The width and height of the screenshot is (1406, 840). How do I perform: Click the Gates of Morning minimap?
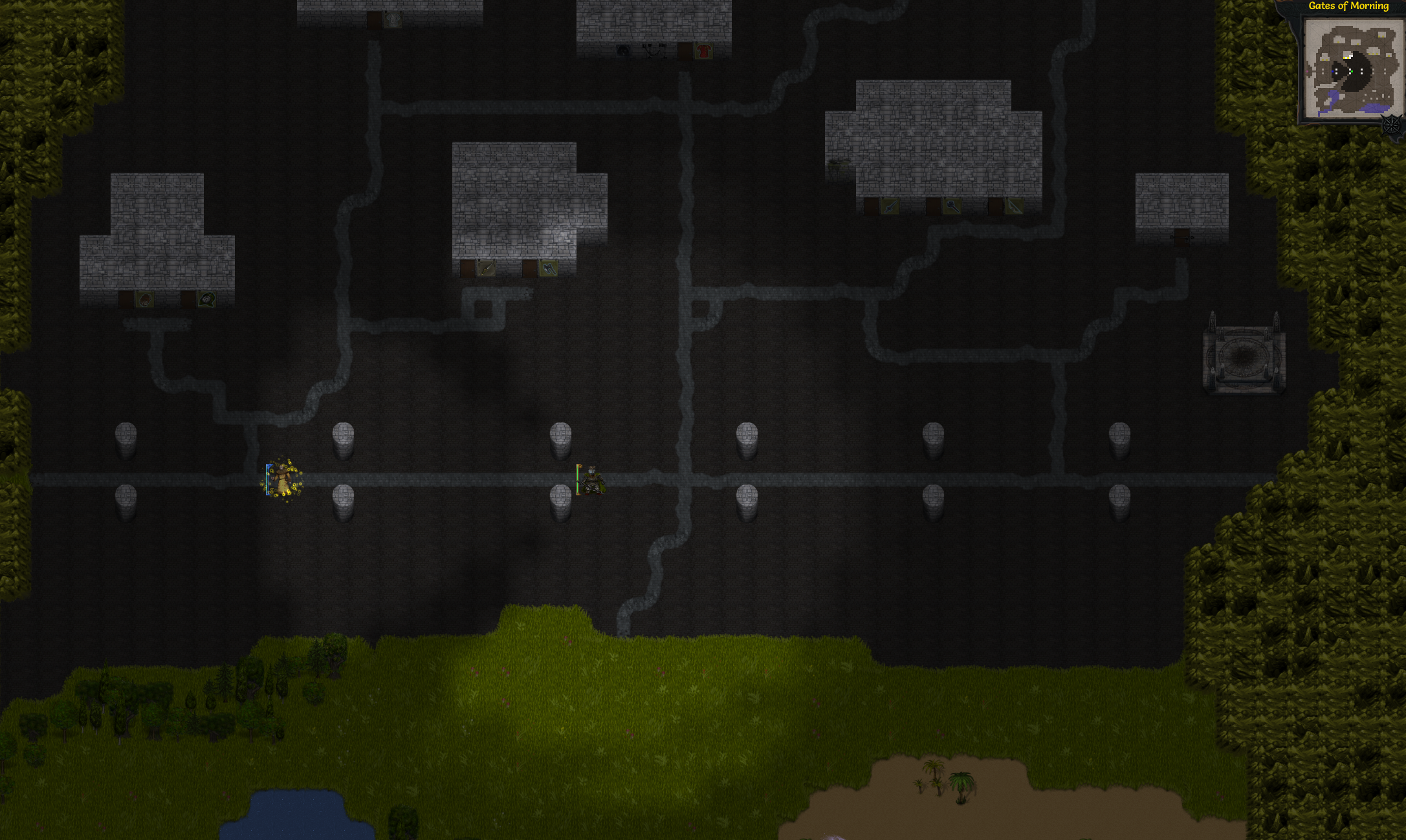click(x=1350, y=68)
